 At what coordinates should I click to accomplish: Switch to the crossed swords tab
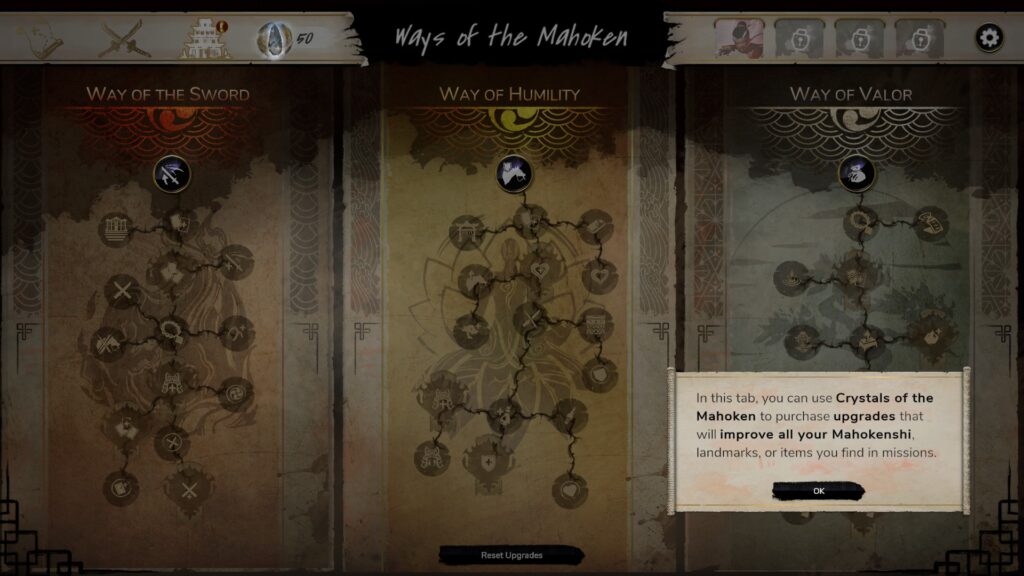click(126, 39)
